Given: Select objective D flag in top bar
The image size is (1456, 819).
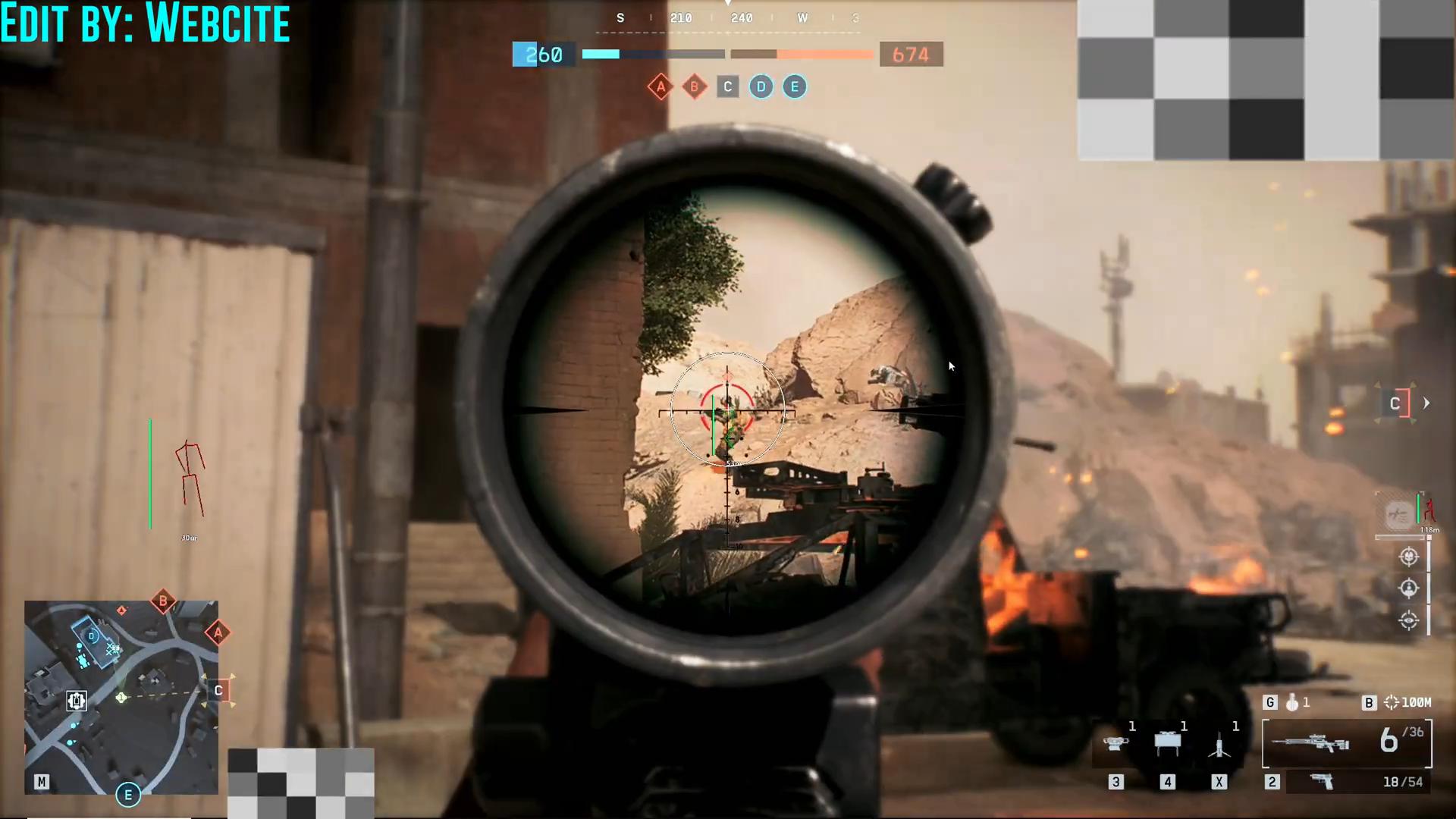Looking at the screenshot, I should tap(761, 87).
